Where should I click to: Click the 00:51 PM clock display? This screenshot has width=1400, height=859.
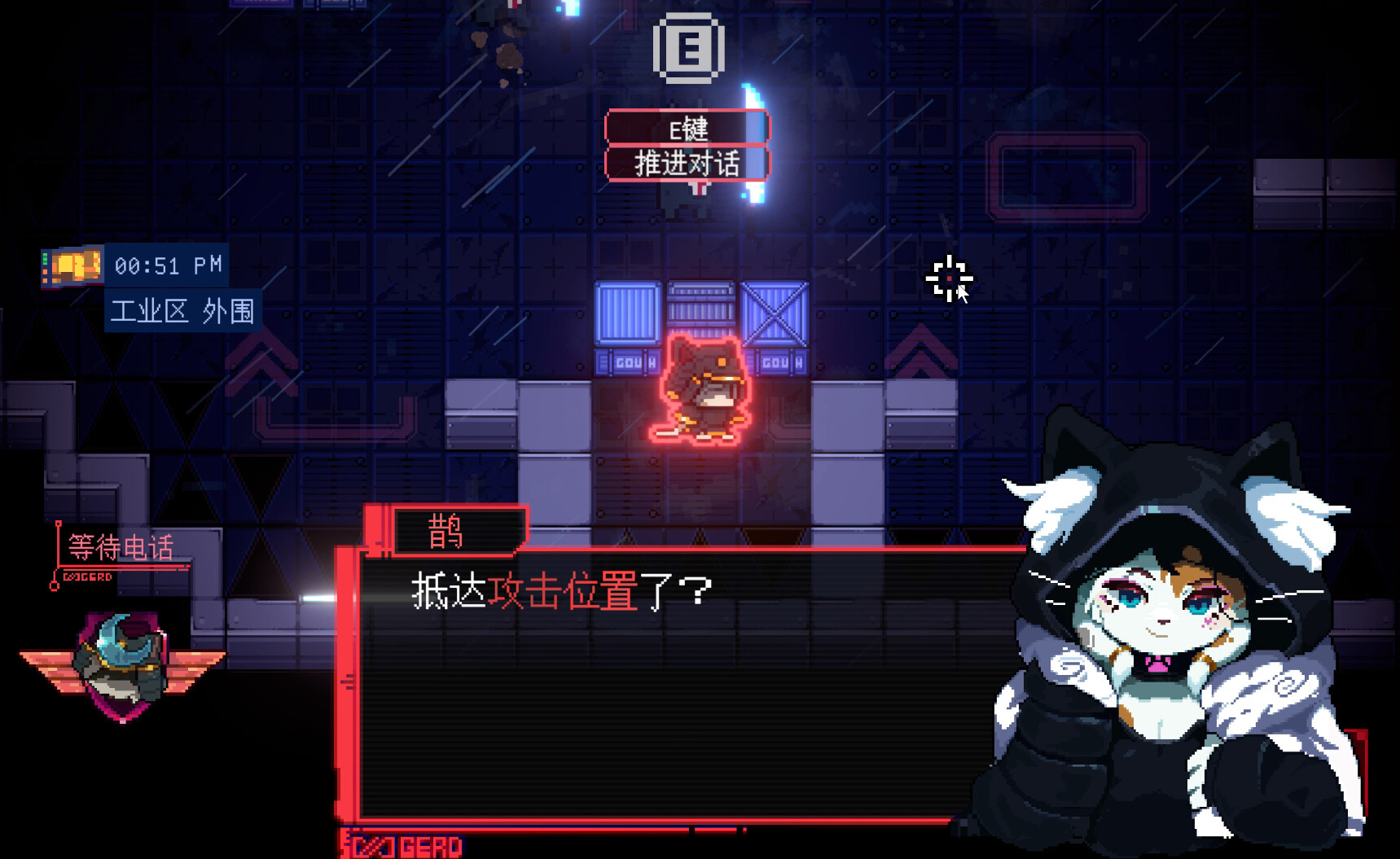click(167, 265)
